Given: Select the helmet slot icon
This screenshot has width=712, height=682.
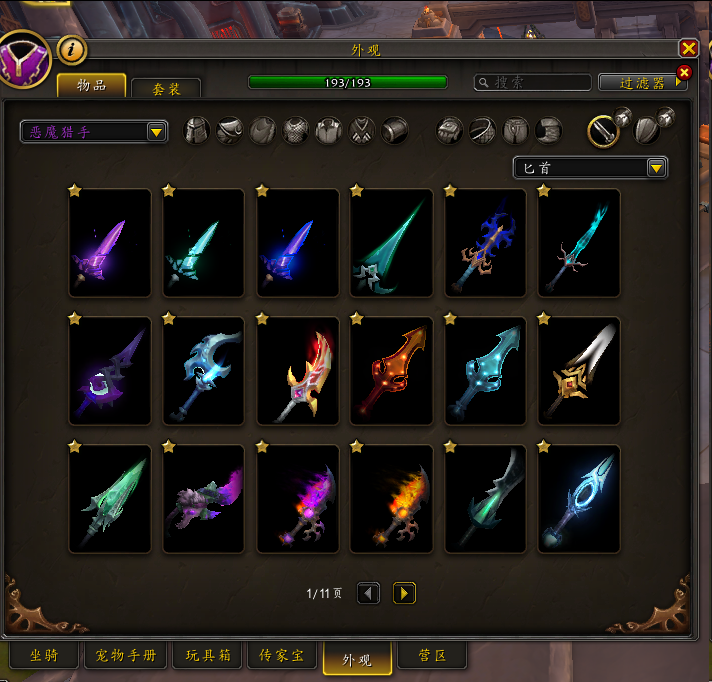Looking at the screenshot, I should pos(197,131).
